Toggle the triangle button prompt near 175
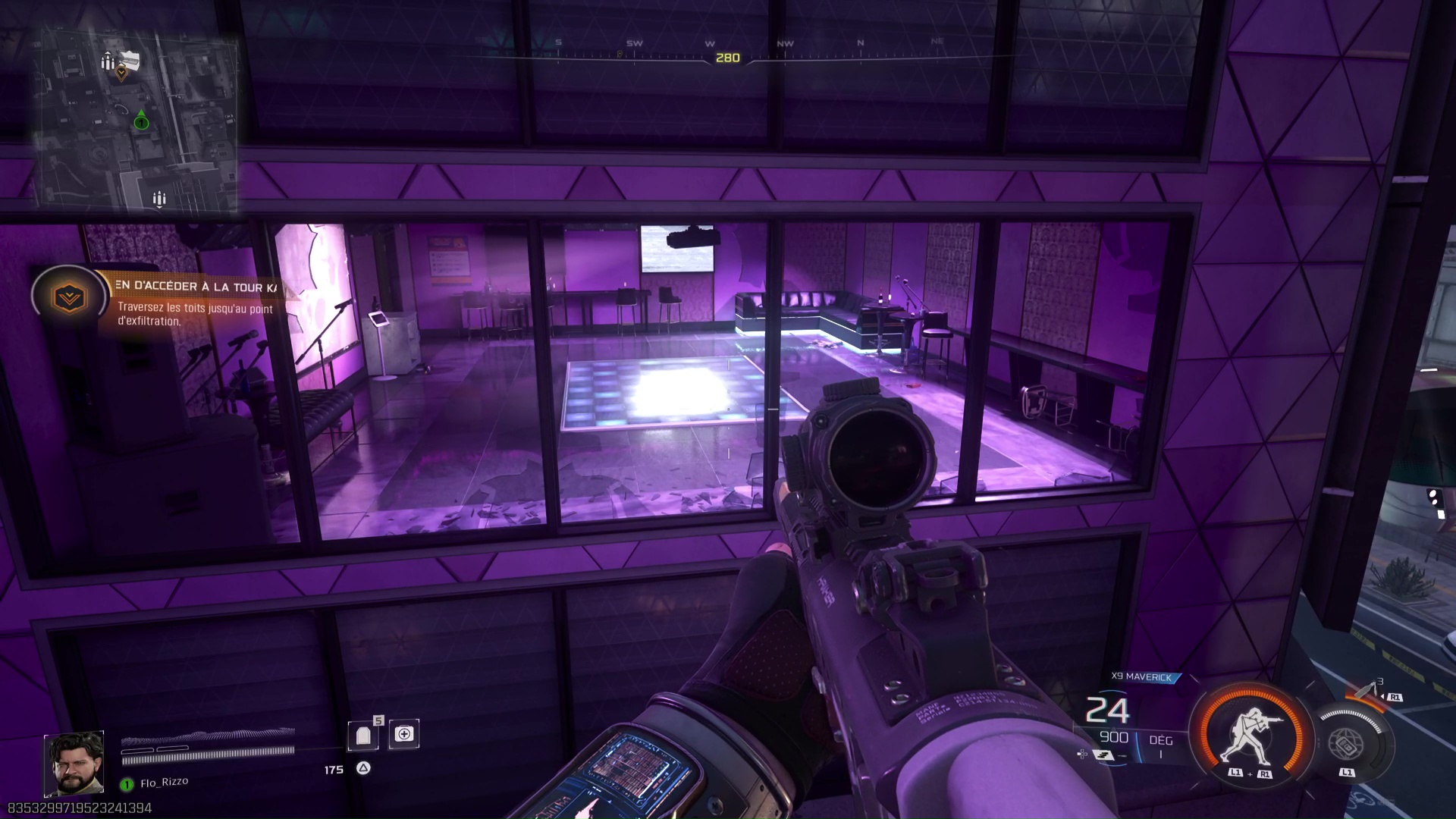This screenshot has height=819, width=1456. 363,767
